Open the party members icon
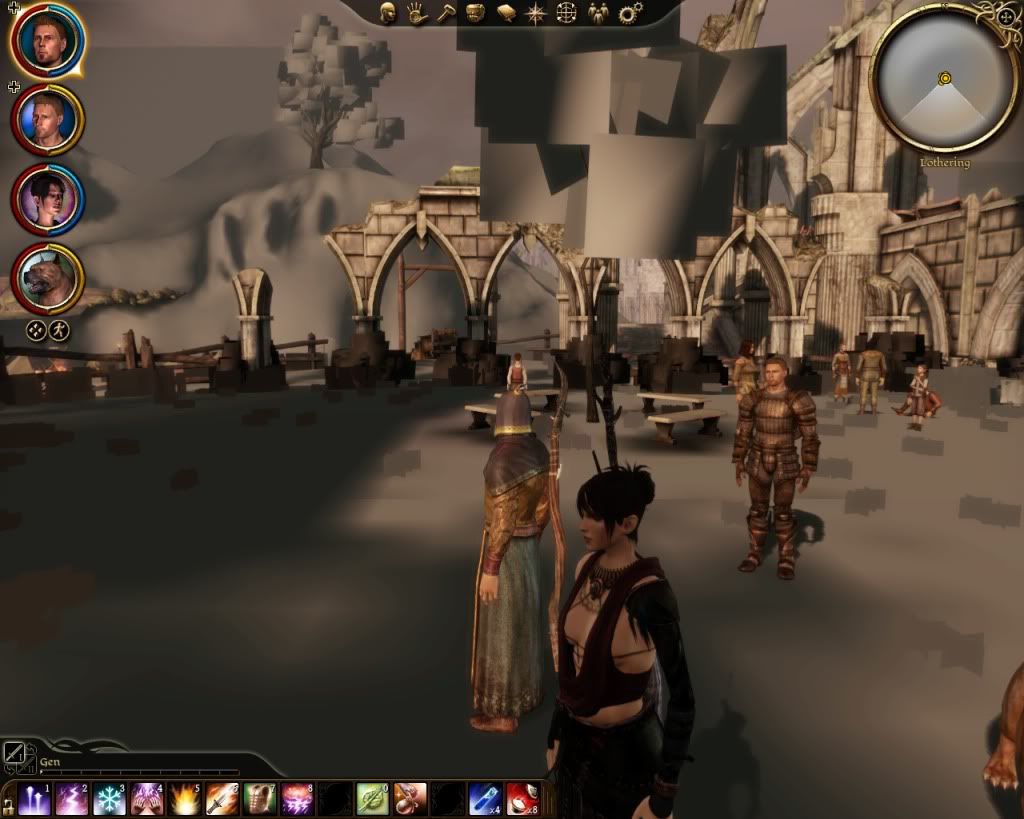This screenshot has height=819, width=1024. coord(598,13)
